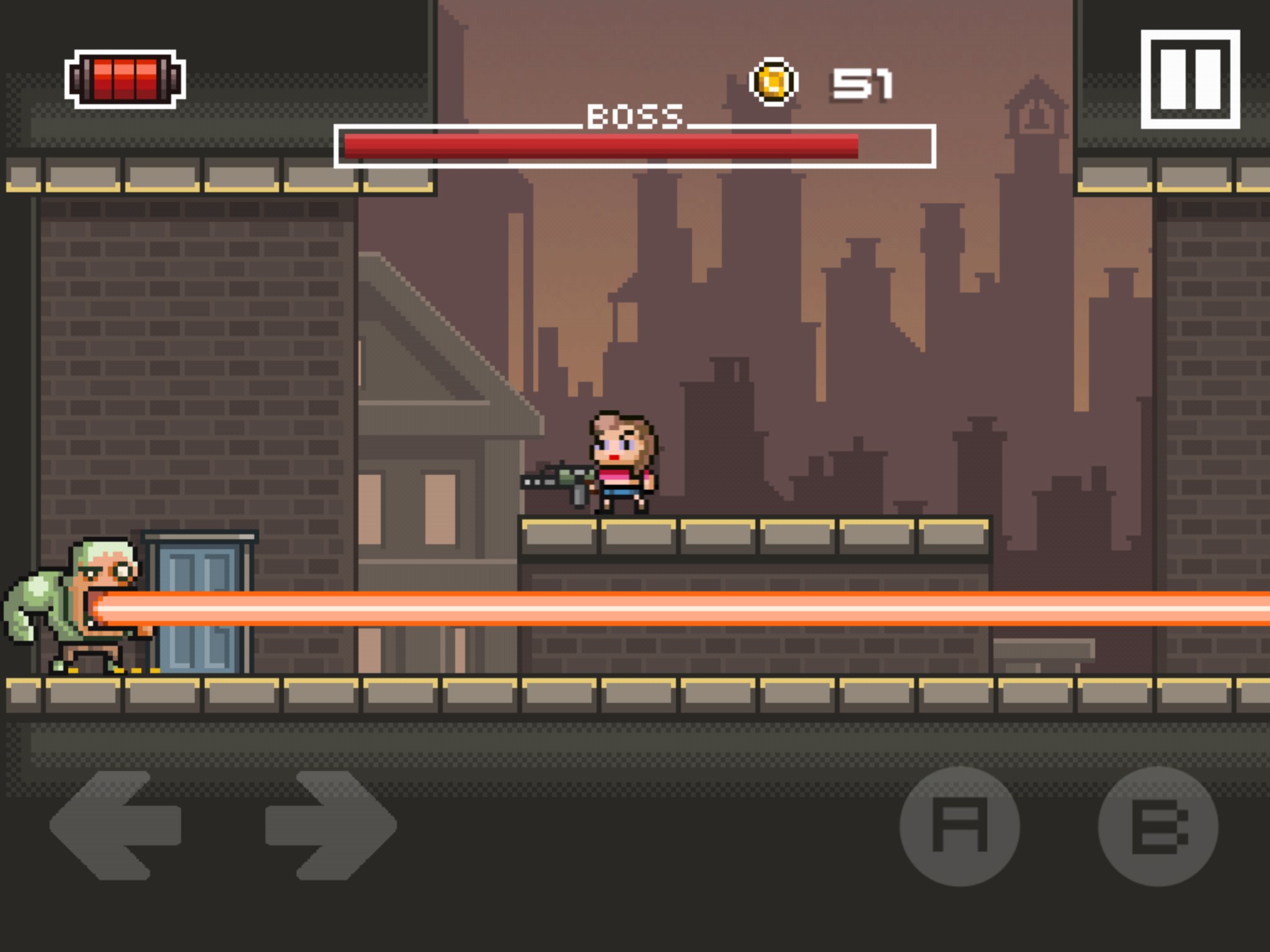Tap the right arrow move button
This screenshot has height=952, width=1270.
[x=331, y=825]
